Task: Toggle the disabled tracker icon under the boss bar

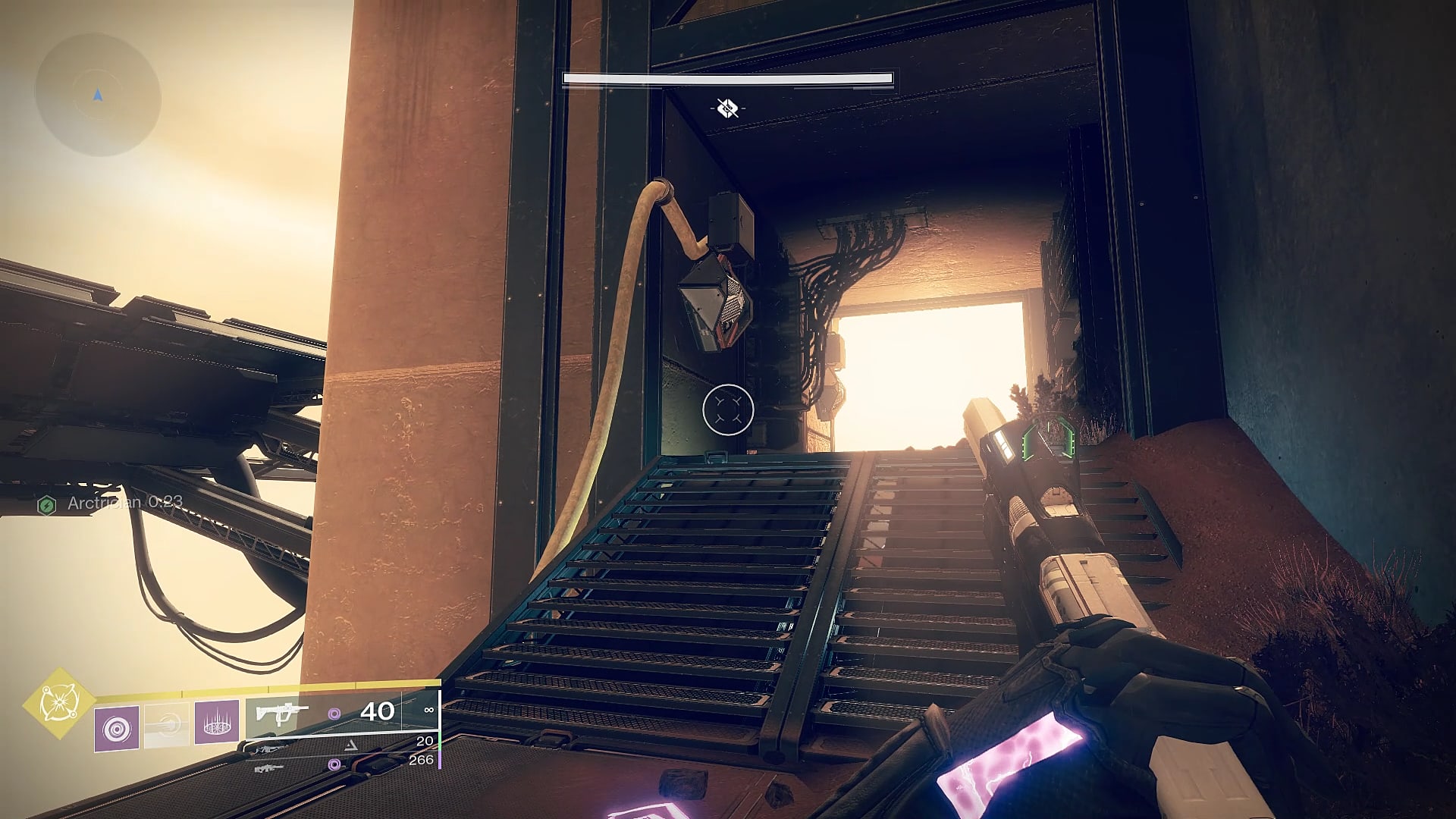Action: point(726,108)
